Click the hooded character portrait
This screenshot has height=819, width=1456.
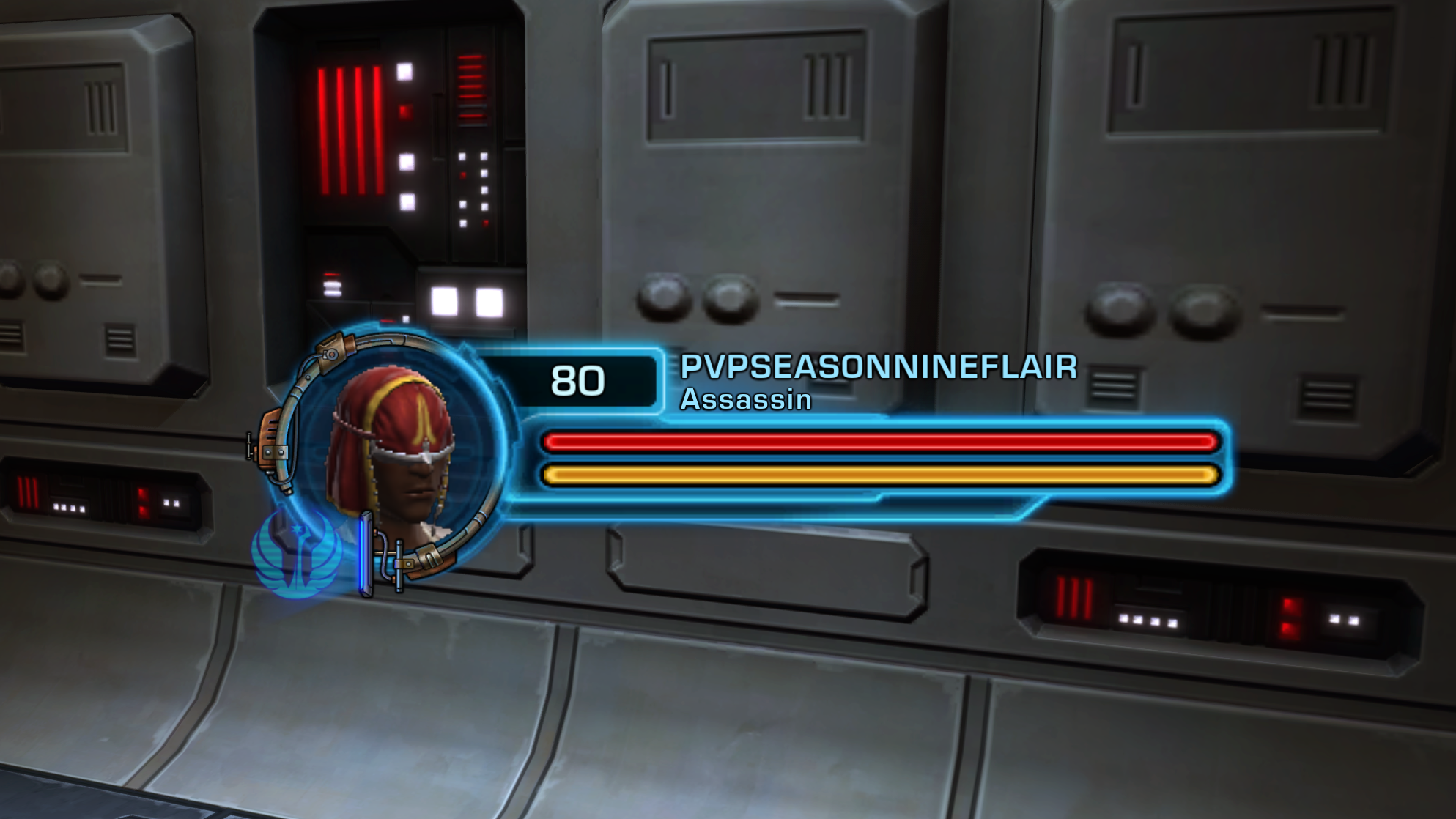(x=396, y=453)
